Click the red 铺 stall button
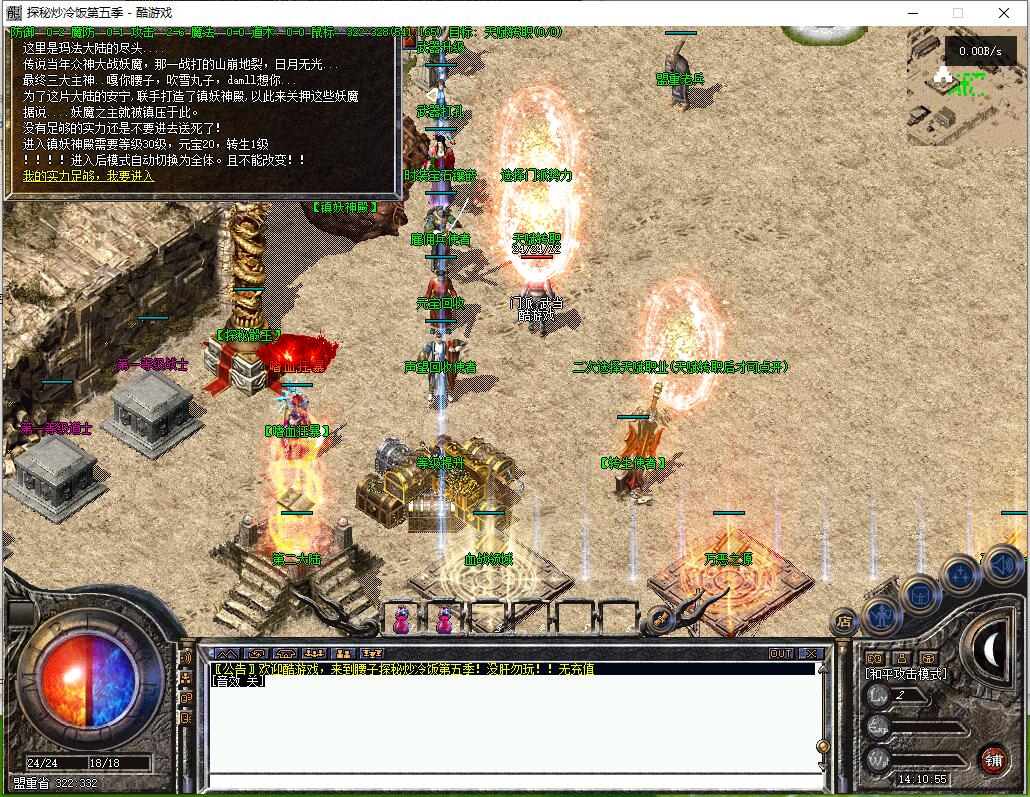Viewport: 1030px width, 797px height. click(x=993, y=759)
